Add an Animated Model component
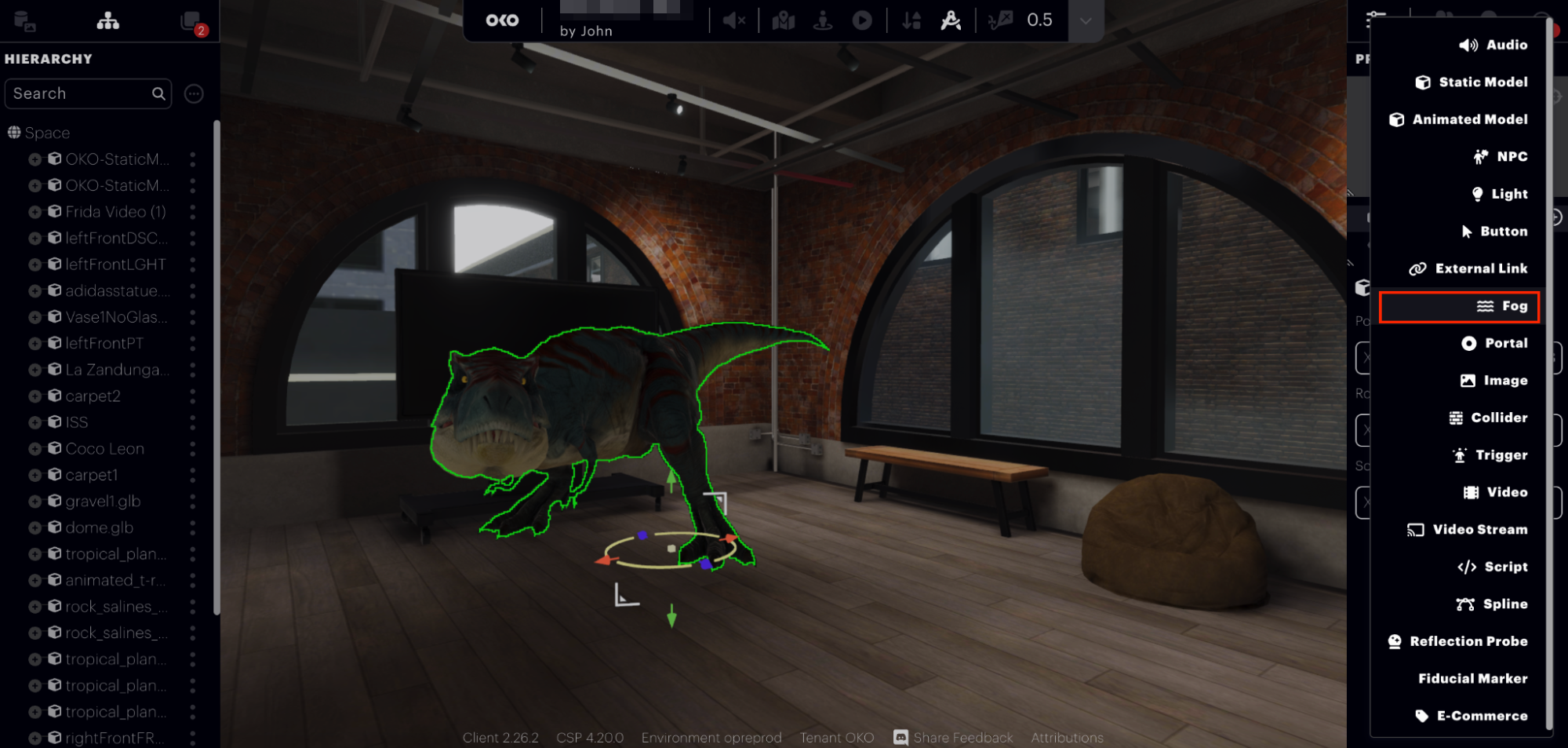Viewport: 1568px width, 748px height. coord(1458,119)
